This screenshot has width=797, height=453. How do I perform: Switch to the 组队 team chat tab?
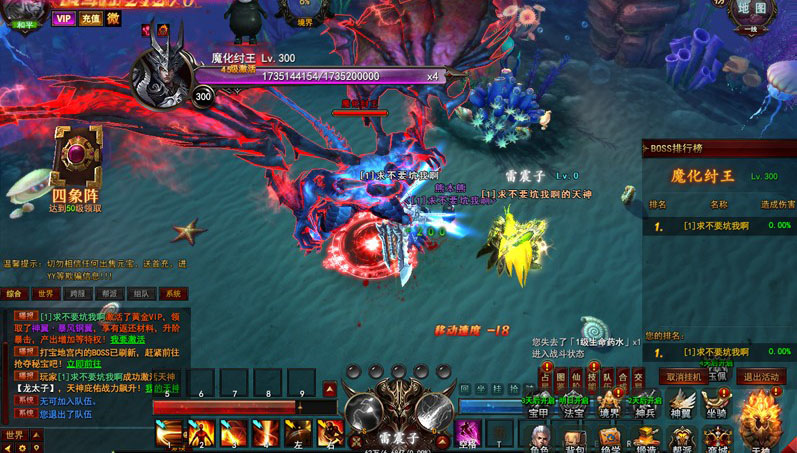click(x=140, y=294)
